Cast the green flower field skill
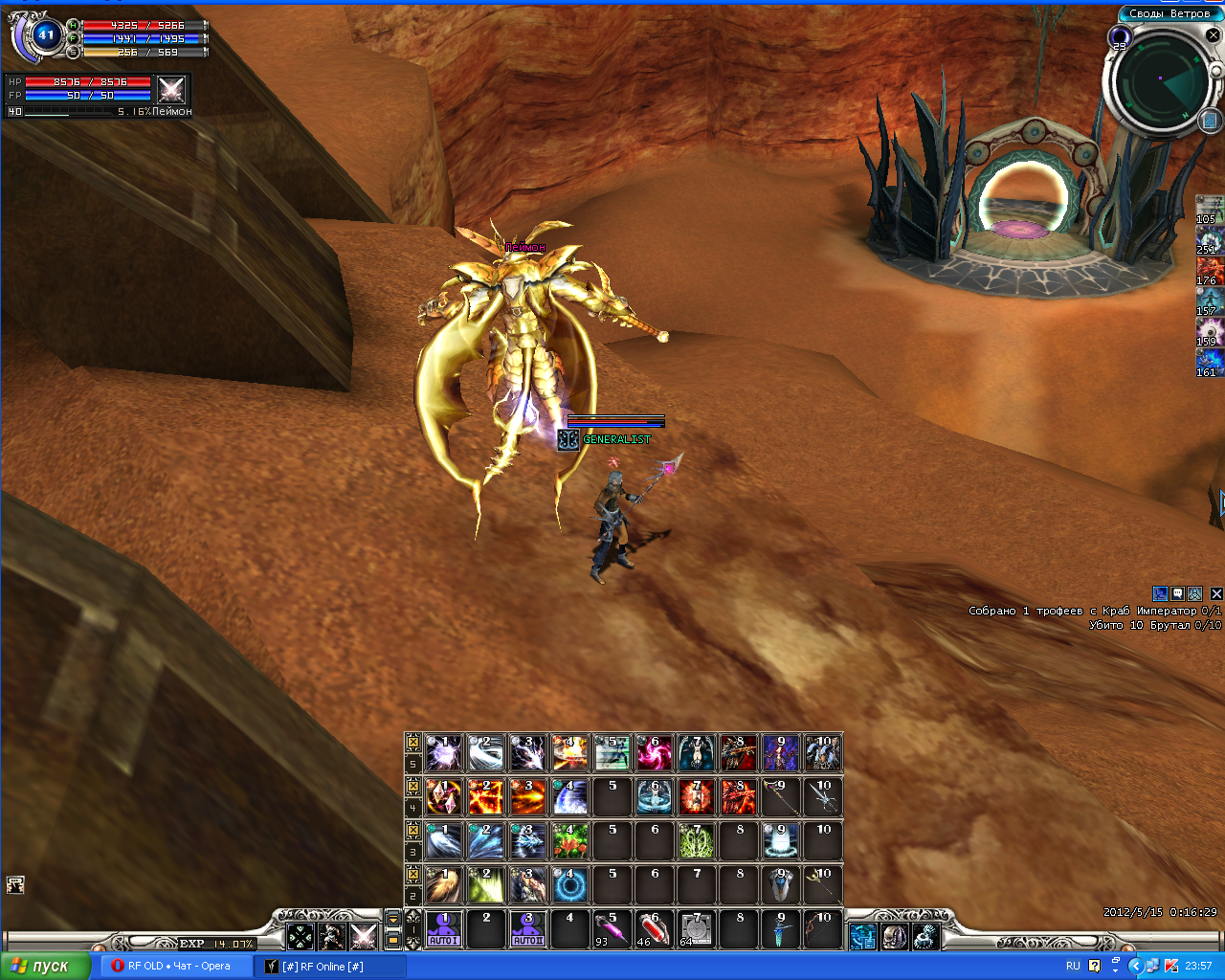Screen dimensions: 1225x980 [569, 840]
